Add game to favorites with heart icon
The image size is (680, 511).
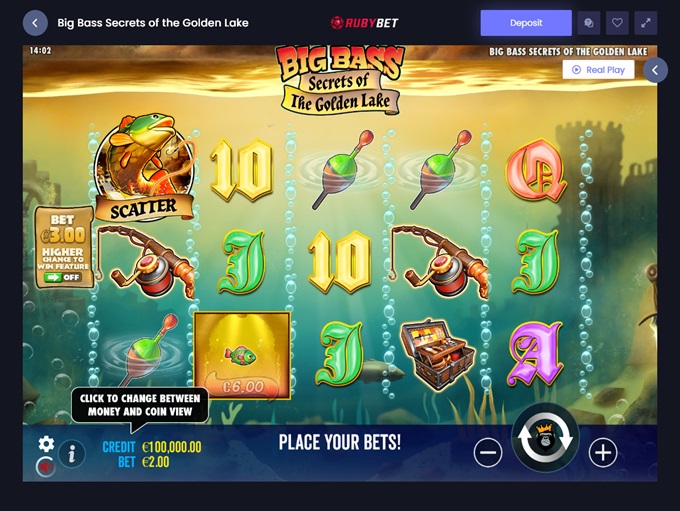point(617,23)
